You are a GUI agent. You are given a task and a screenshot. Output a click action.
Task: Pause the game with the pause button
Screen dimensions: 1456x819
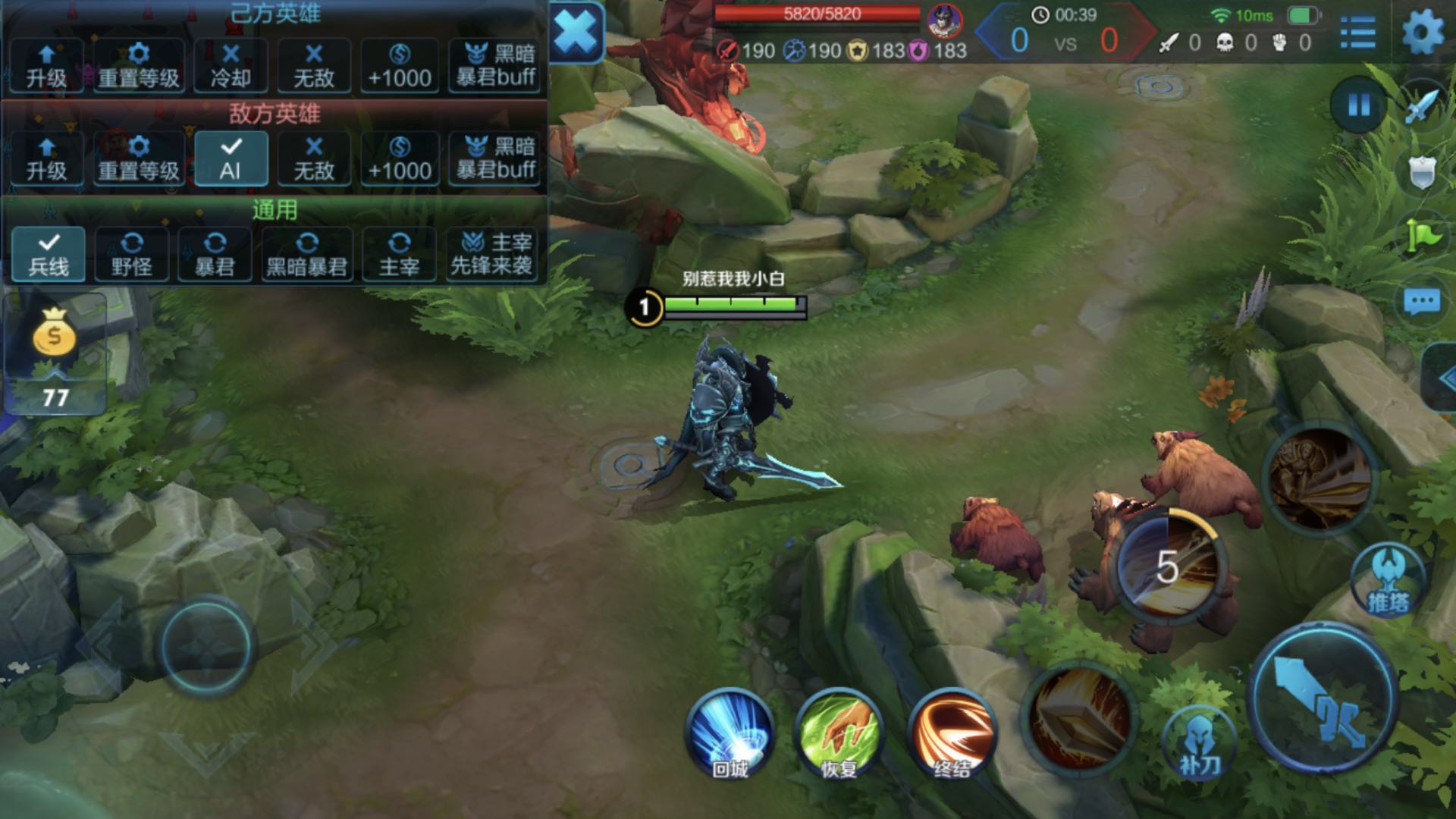pos(1359,105)
